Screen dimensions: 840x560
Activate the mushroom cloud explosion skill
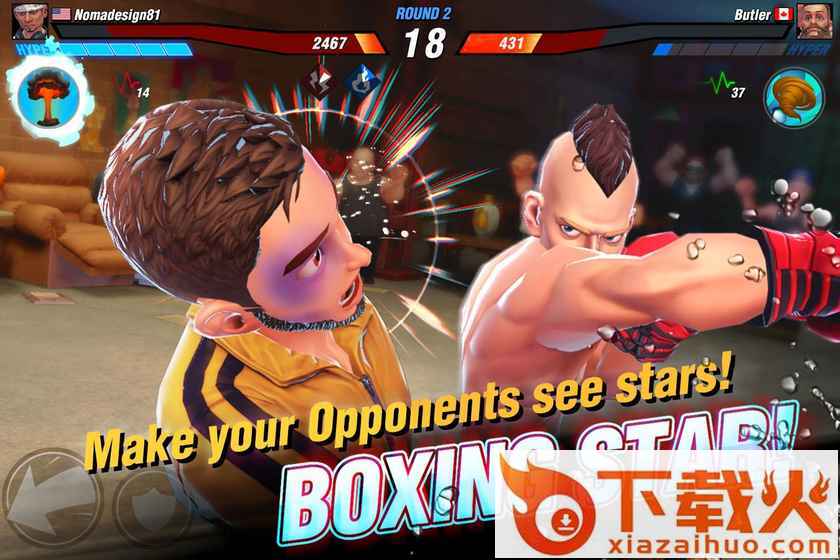[x=46, y=92]
